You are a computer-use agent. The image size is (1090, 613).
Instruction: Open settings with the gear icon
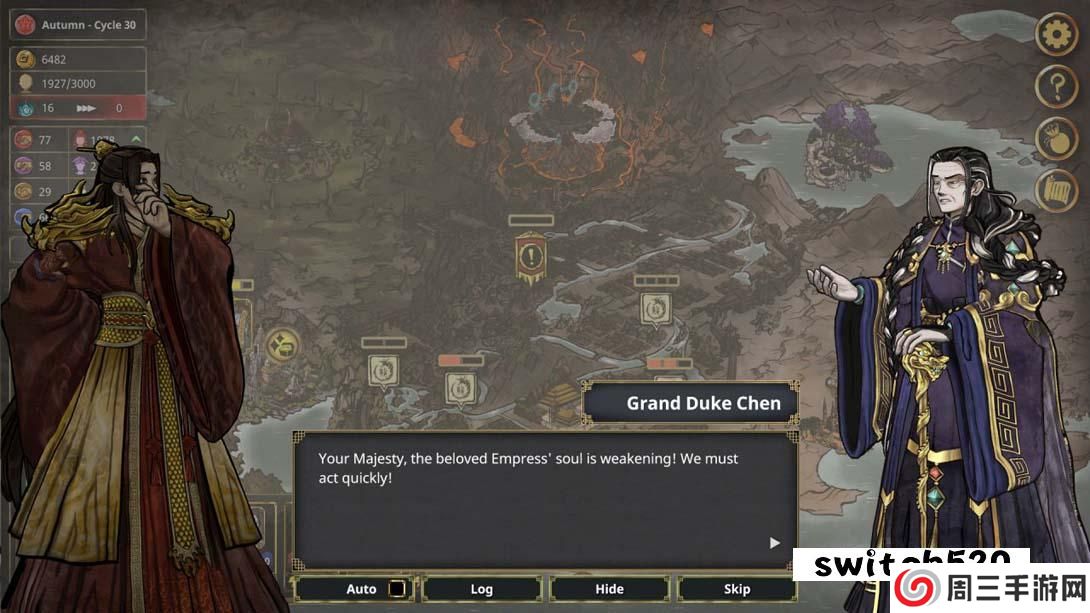click(1056, 36)
